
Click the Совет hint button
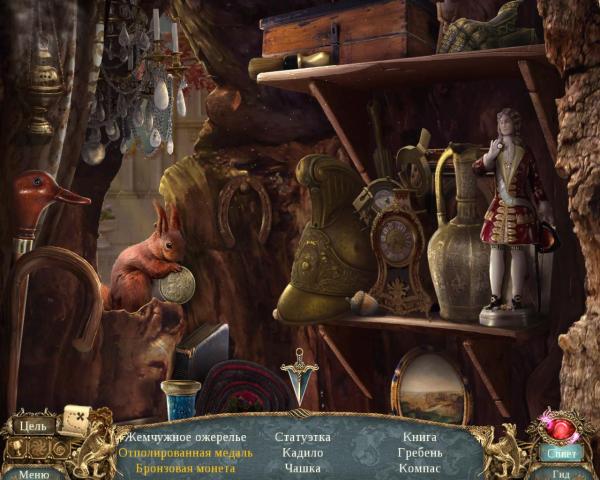click(x=561, y=452)
